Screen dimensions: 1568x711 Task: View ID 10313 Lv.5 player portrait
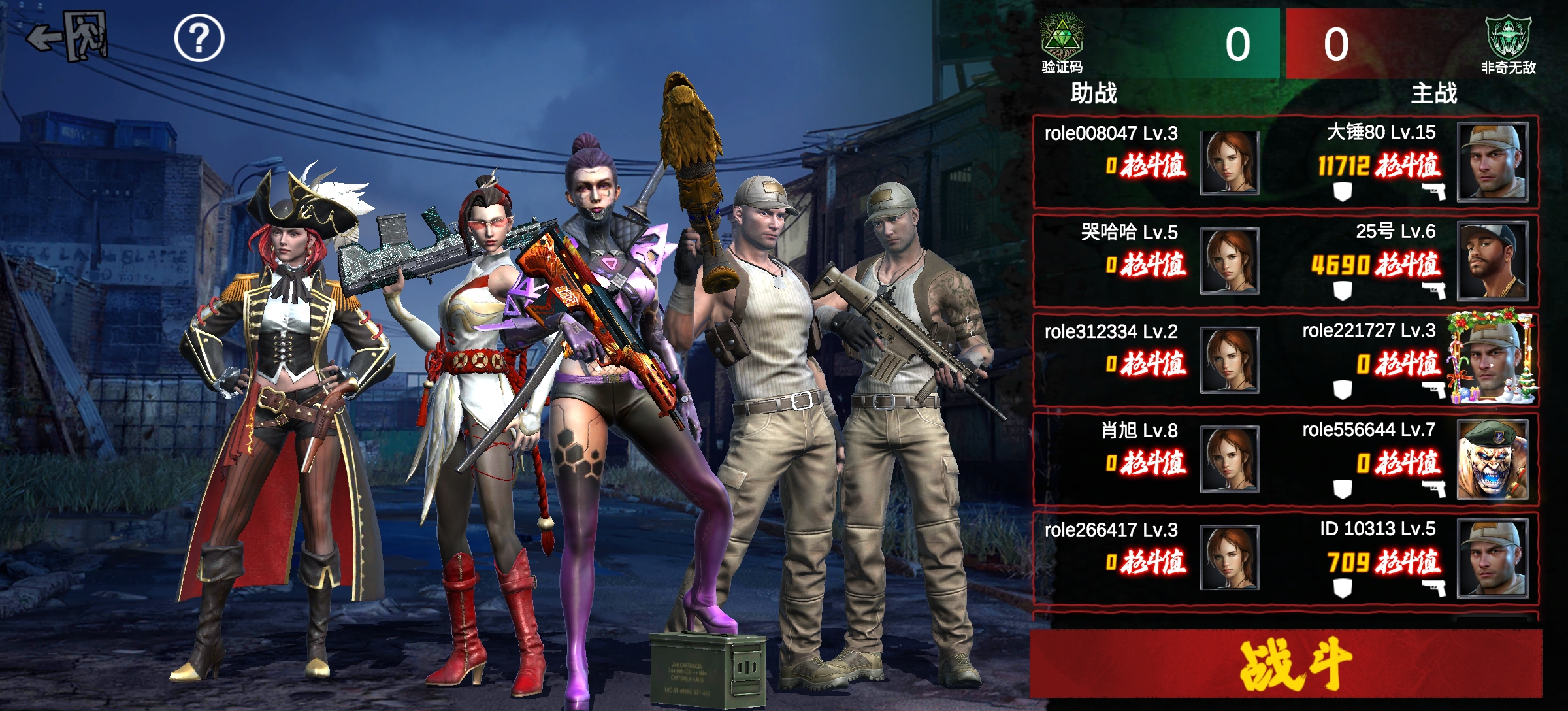(x=1492, y=558)
